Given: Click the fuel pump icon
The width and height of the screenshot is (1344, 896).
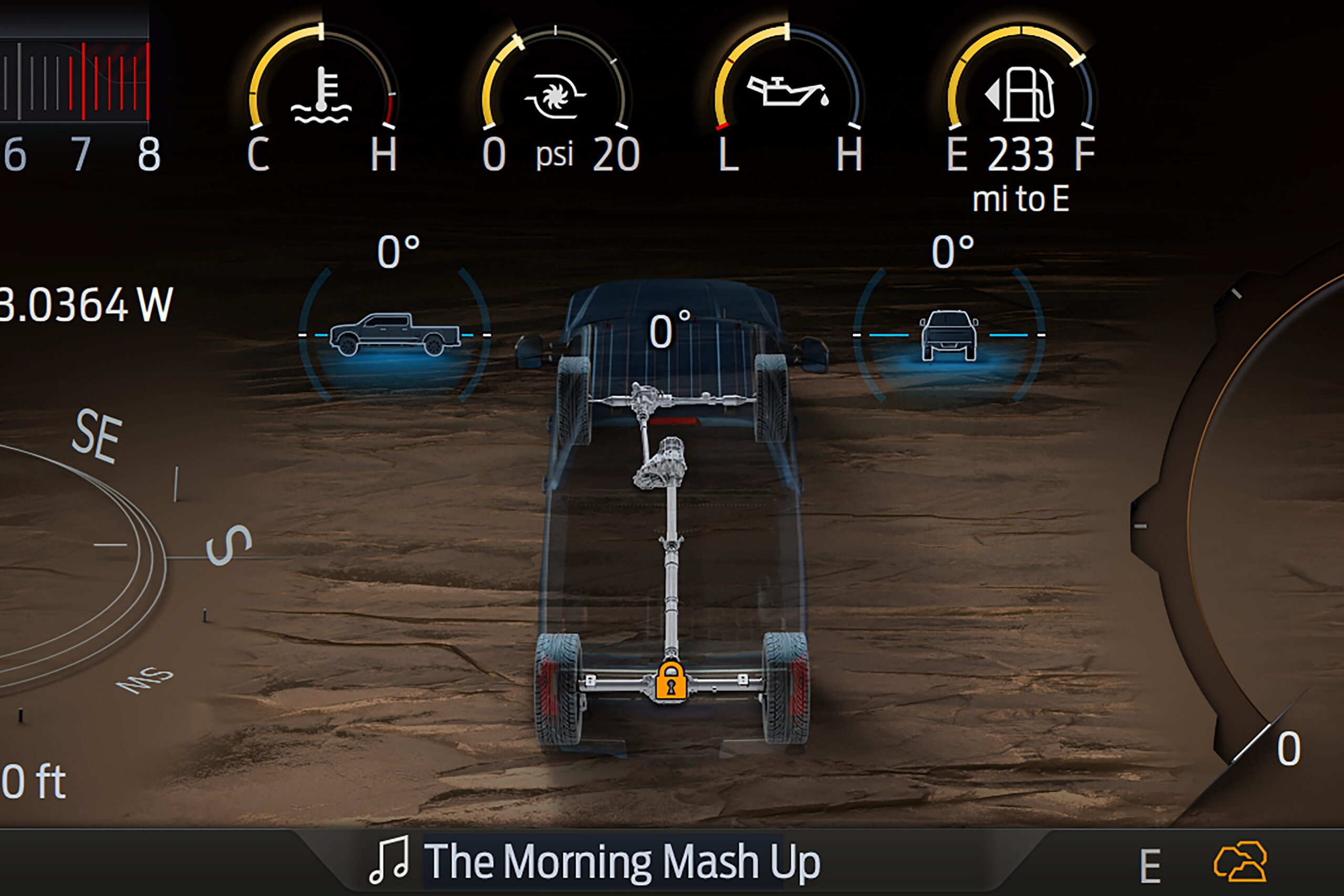Looking at the screenshot, I should (1022, 94).
